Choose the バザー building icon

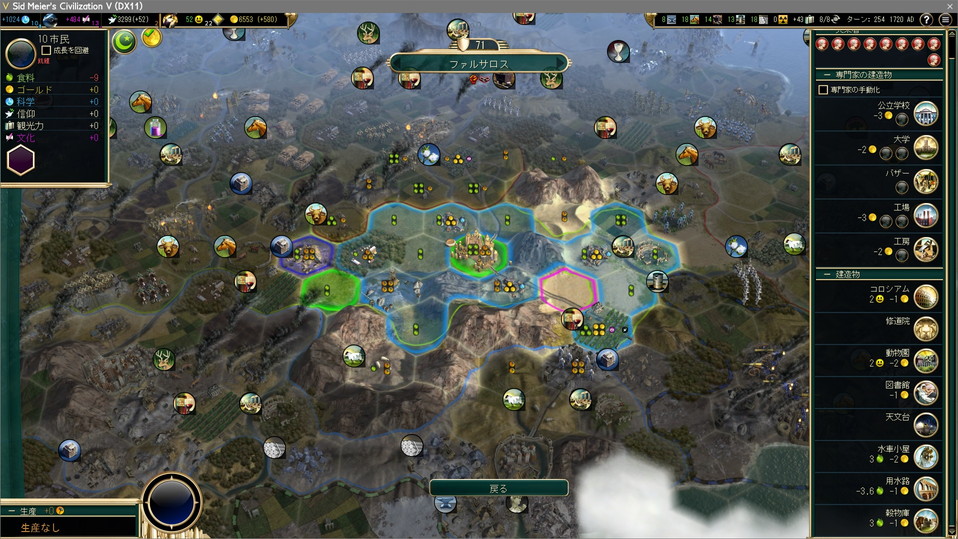pos(926,182)
